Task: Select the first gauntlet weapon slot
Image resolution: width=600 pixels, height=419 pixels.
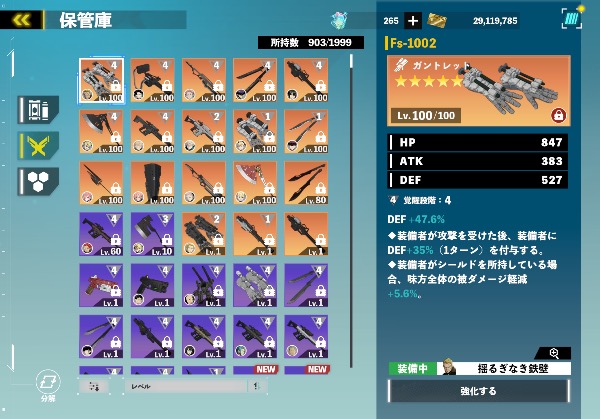Action: click(101, 79)
